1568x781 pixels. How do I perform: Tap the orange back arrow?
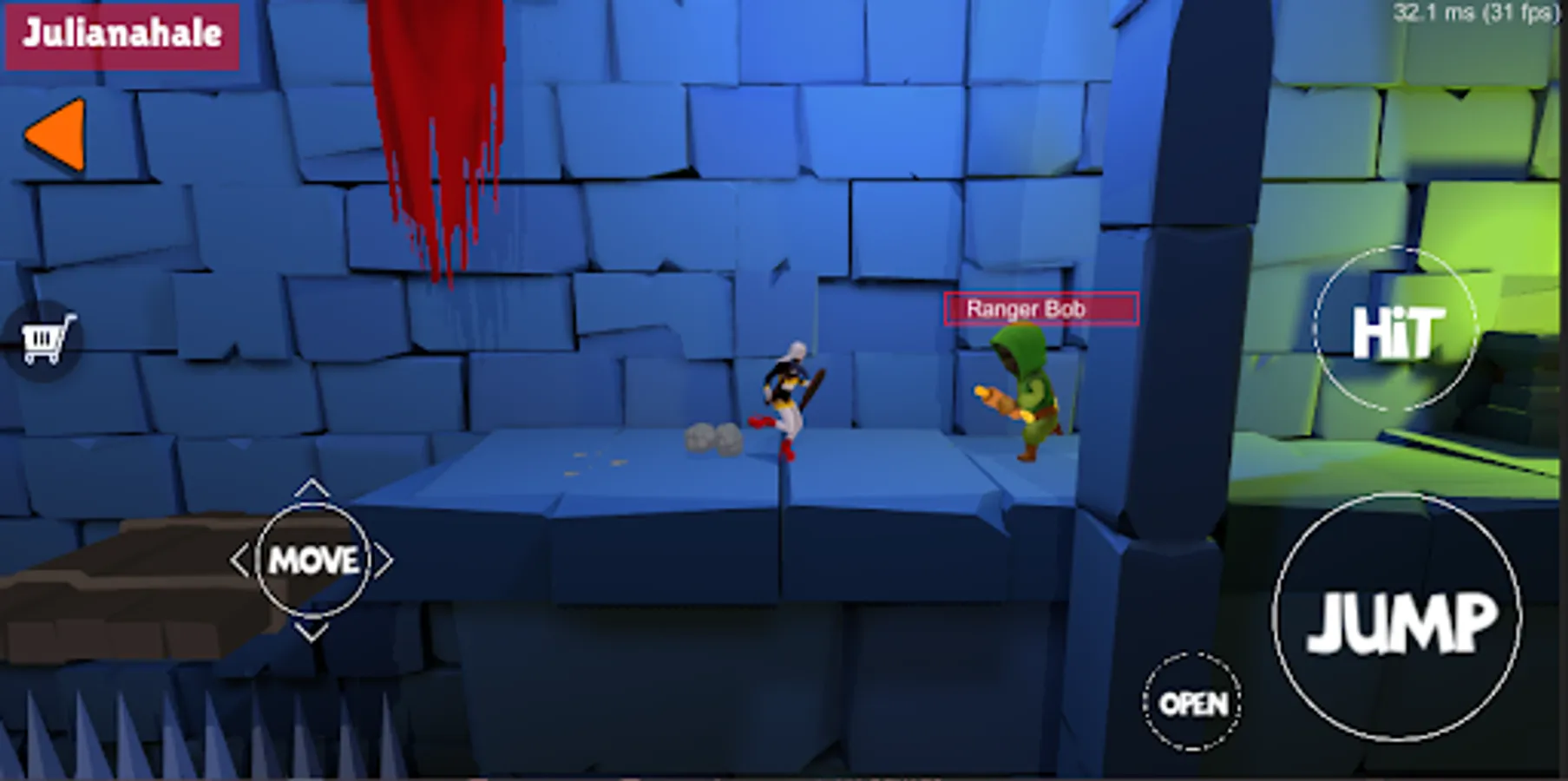click(55, 132)
